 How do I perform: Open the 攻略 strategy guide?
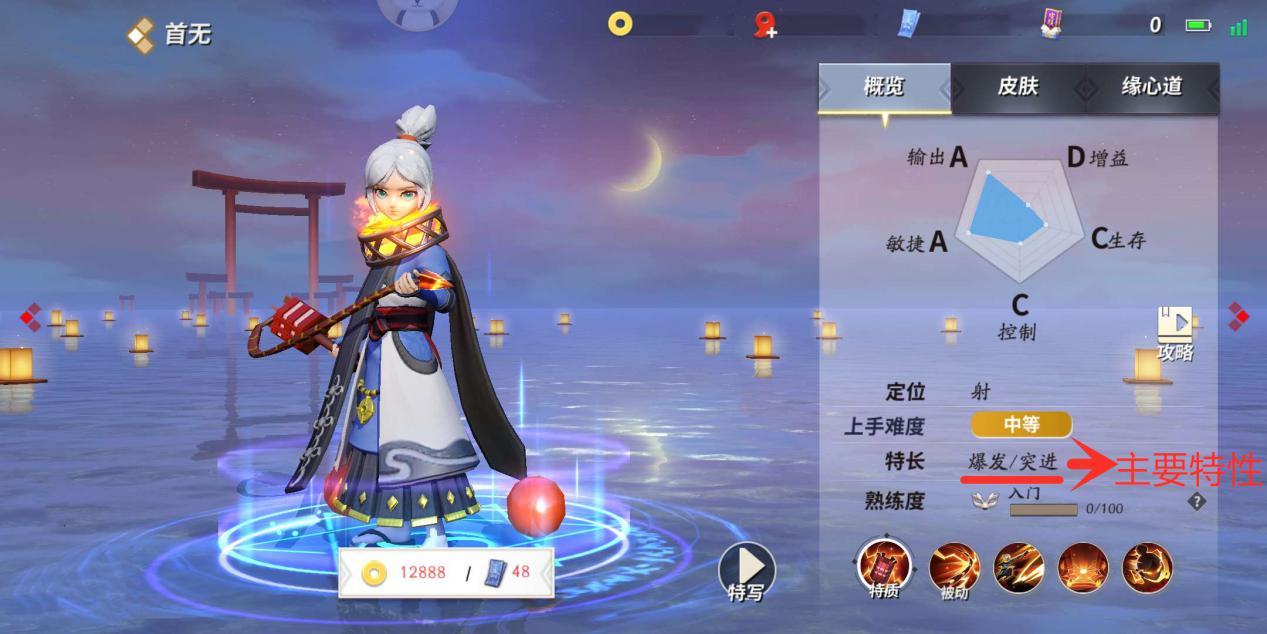click(x=1175, y=333)
